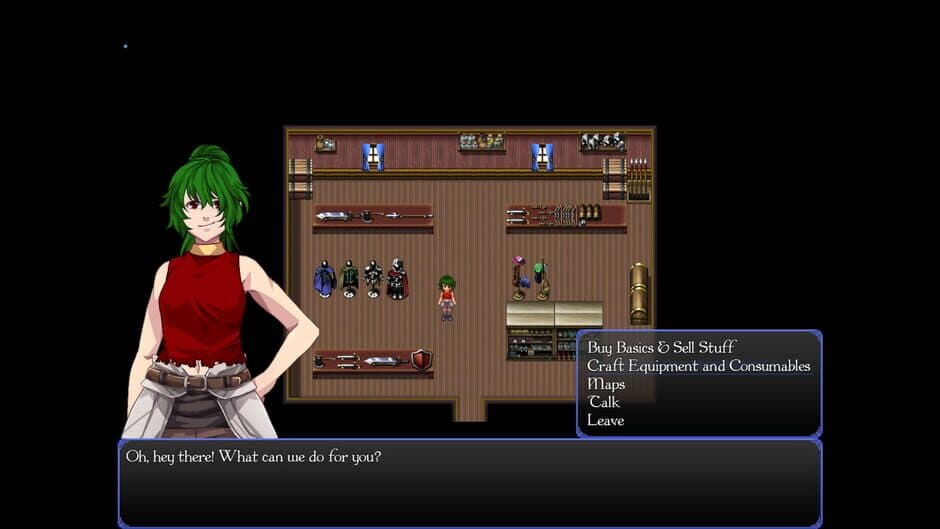Choose Buy Basics & Sell Stuff
This screenshot has height=529, width=940.
coord(661,348)
